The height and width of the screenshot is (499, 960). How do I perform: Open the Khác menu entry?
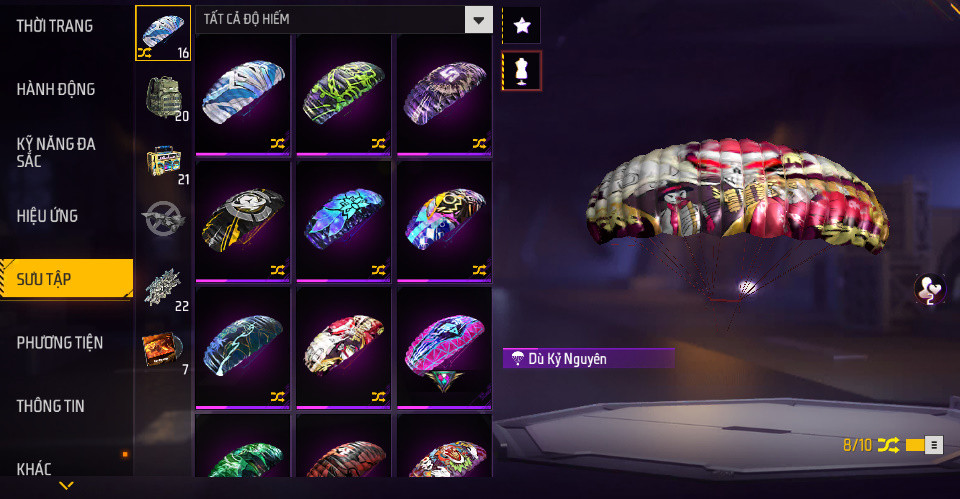[x=34, y=468]
